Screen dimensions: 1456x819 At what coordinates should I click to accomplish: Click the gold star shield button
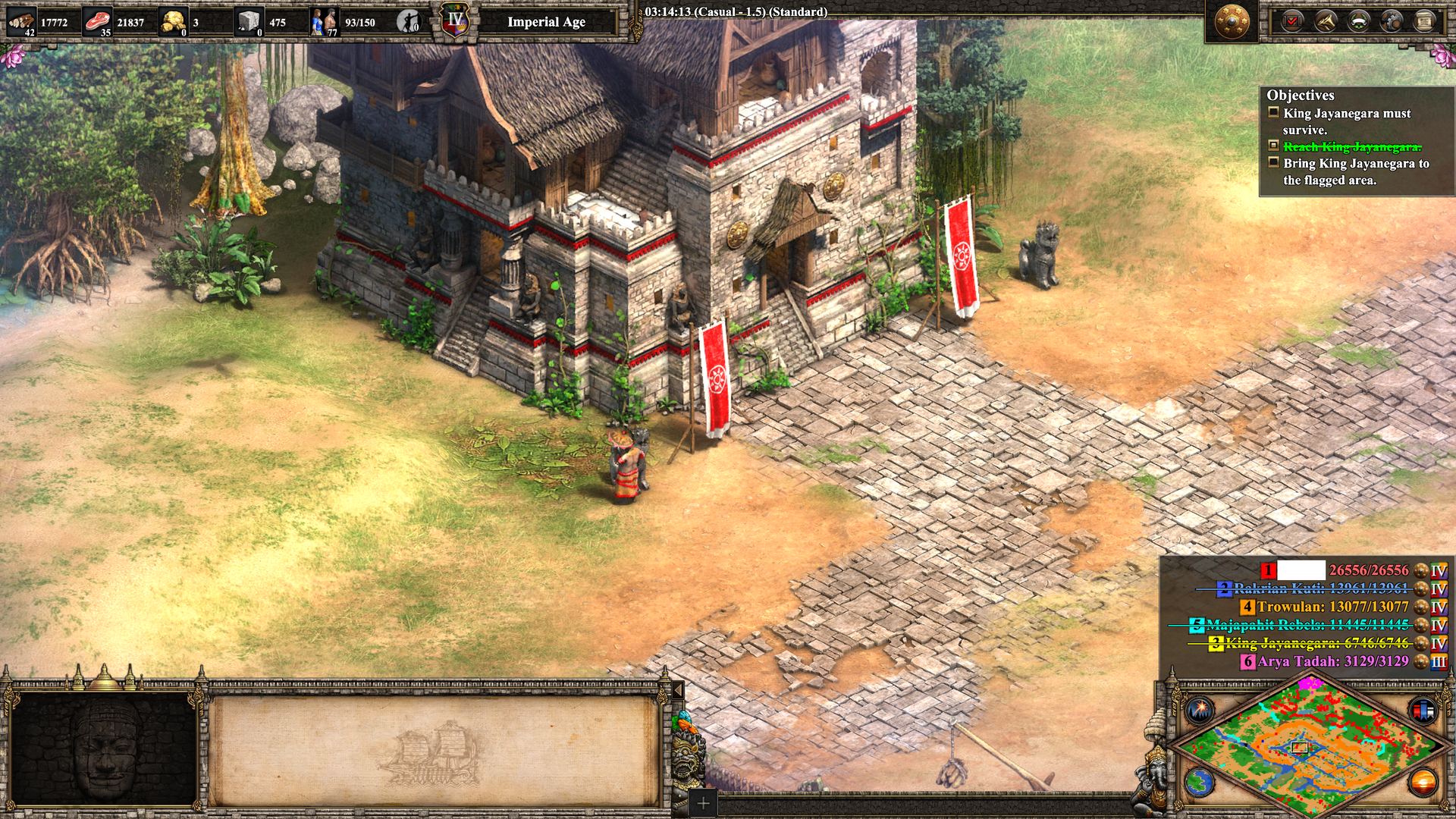point(1232,21)
